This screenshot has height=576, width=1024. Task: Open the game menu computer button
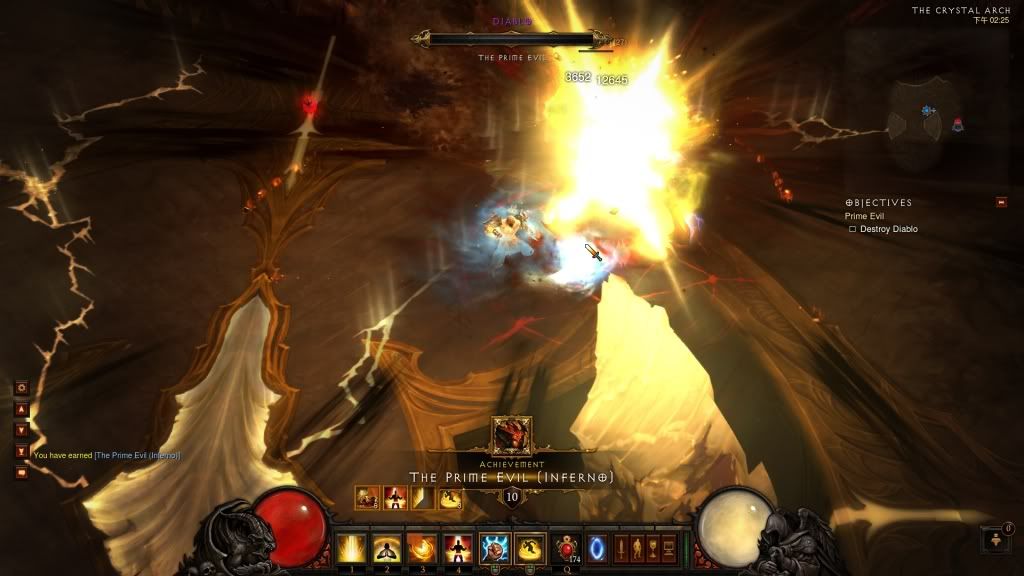(x=669, y=548)
